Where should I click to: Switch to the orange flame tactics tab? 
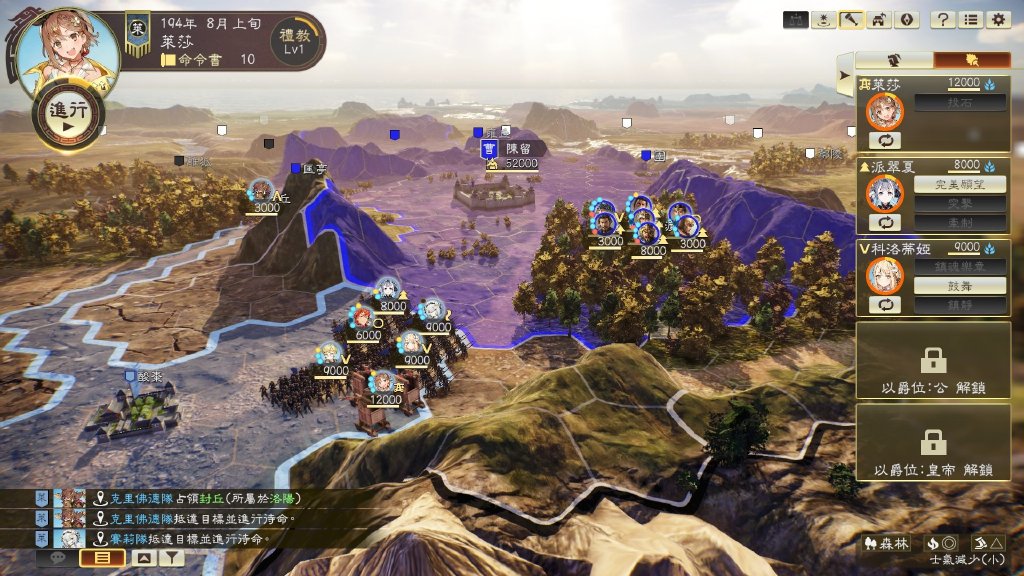971,60
